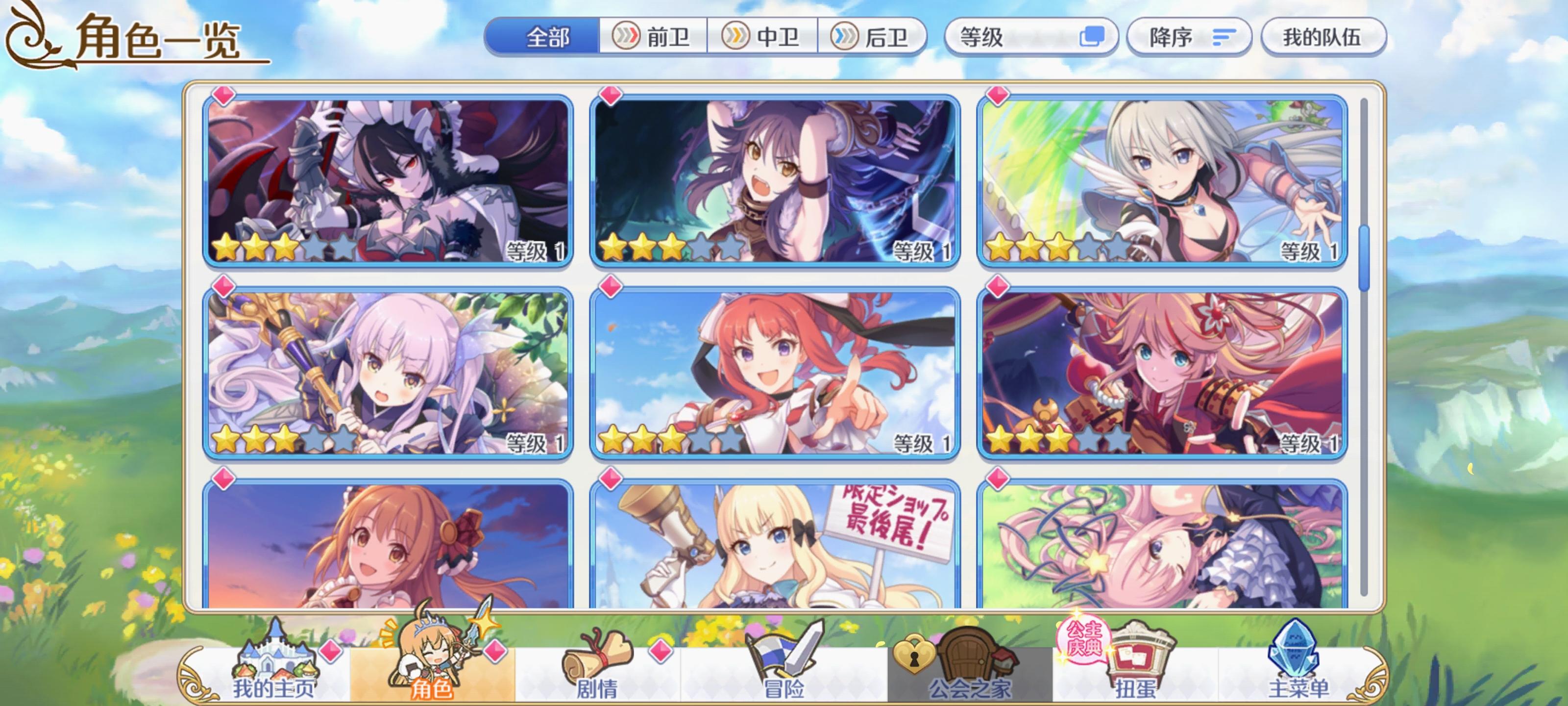Image resolution: width=1568 pixels, height=706 pixels.
Task: Open 我的队伍 to view your teams
Action: coord(1324,38)
